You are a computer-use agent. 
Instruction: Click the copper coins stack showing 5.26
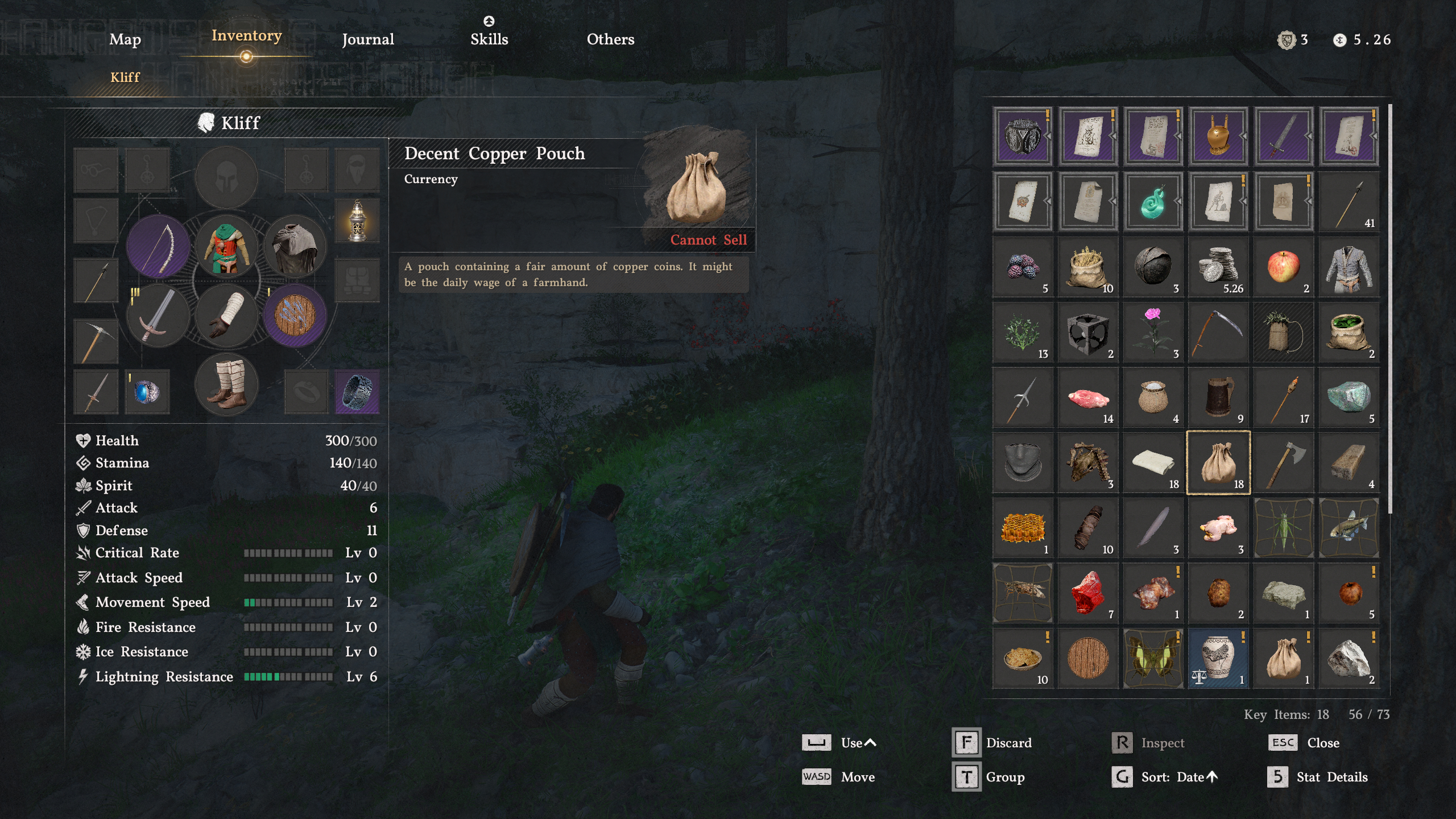tap(1218, 266)
